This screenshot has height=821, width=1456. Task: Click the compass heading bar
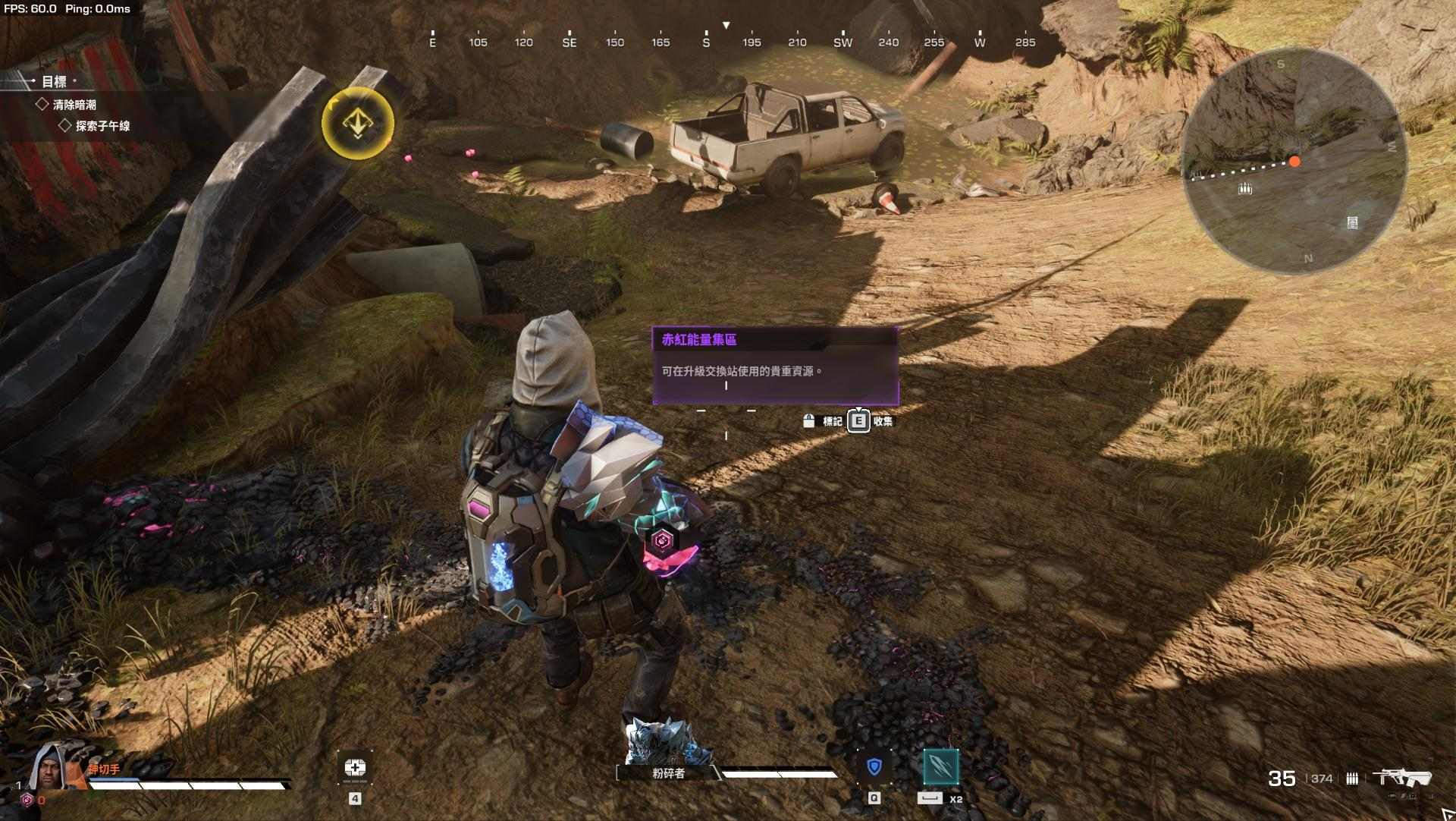click(728, 42)
